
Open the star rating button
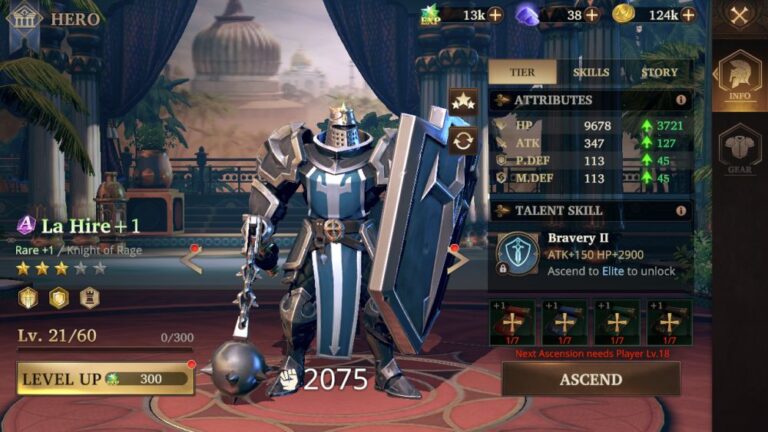(x=462, y=100)
